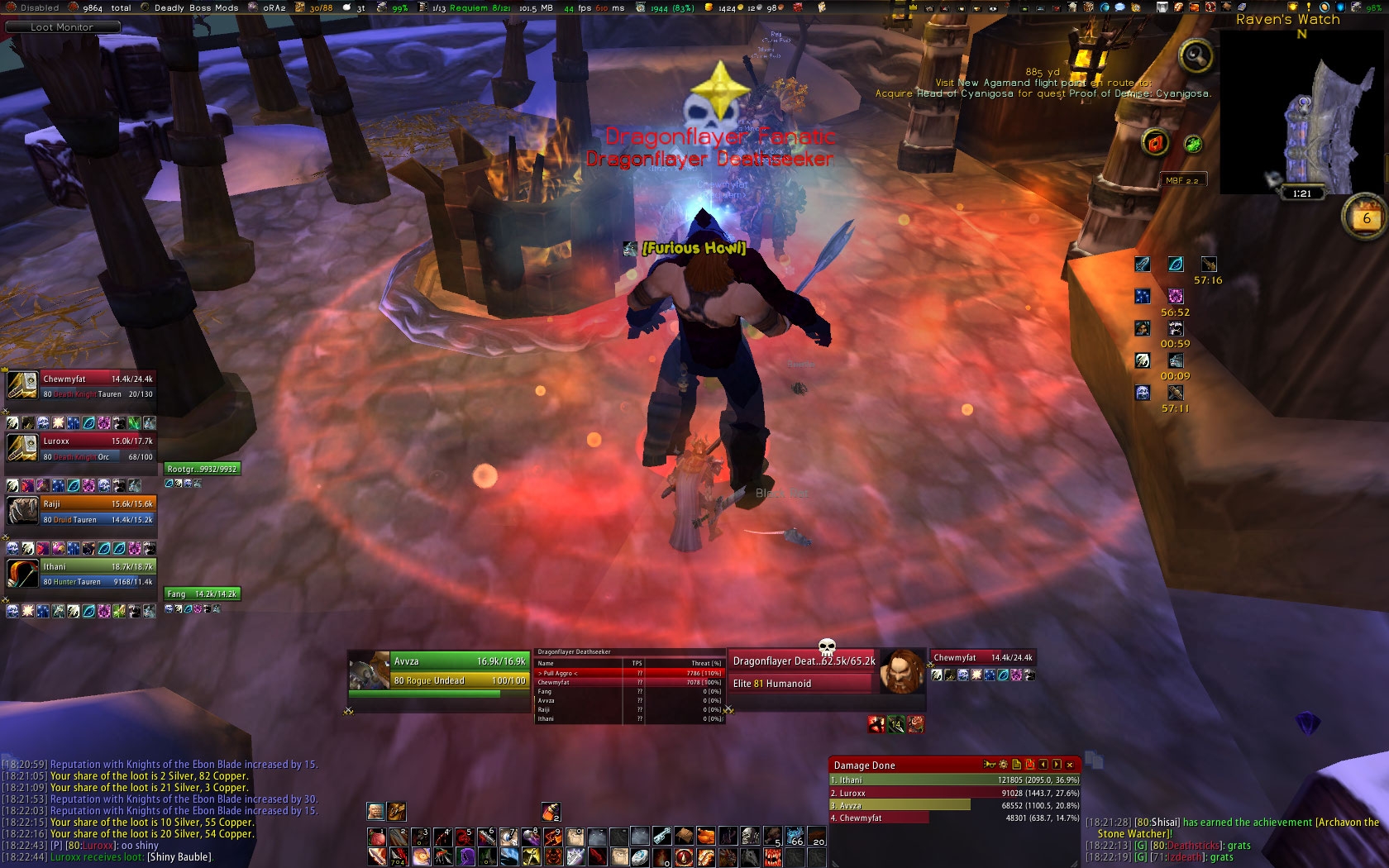Open the damage meter gear settings

tap(1003, 765)
